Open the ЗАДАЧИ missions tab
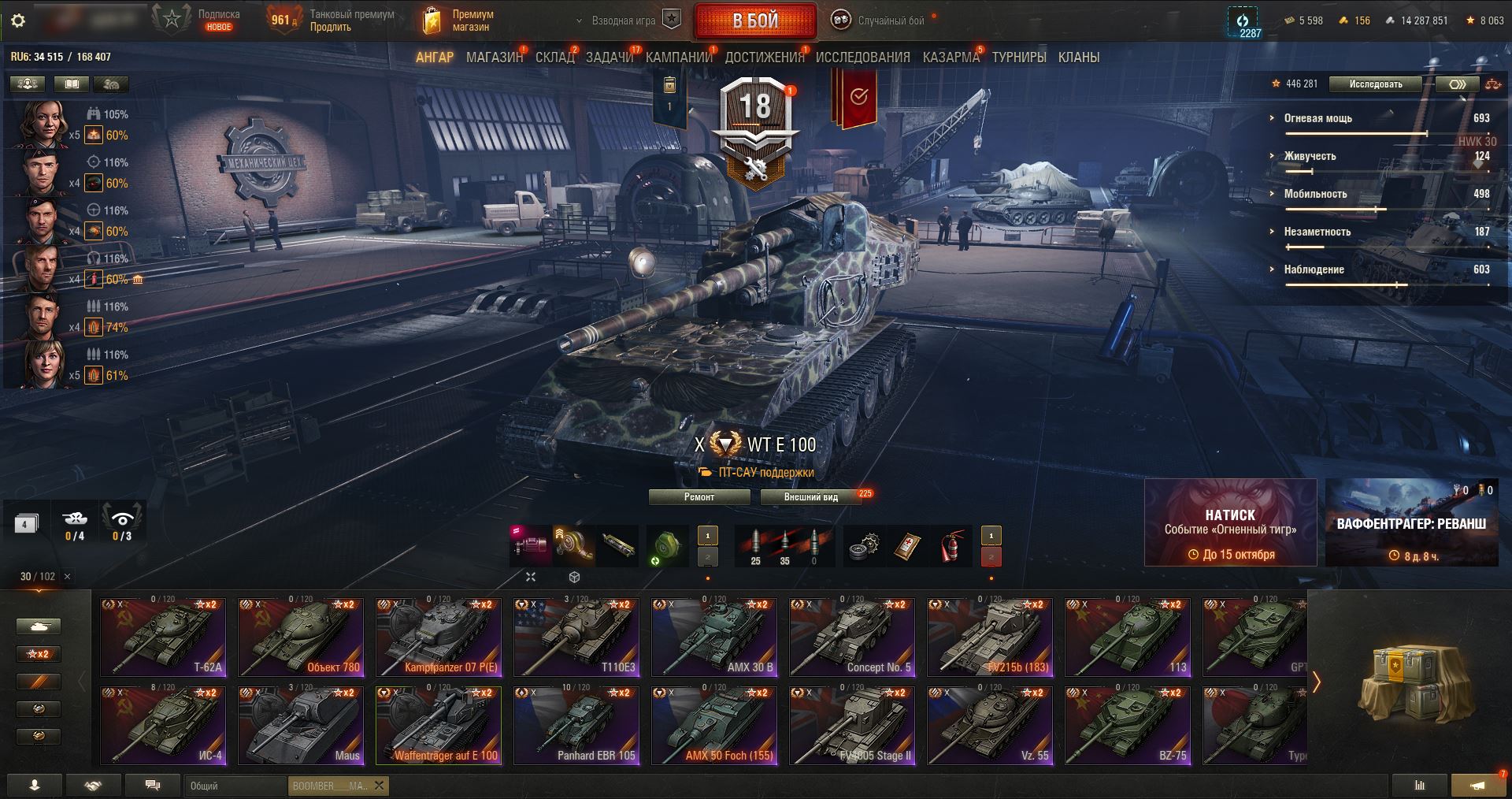This screenshot has width=1512, height=799. (x=610, y=58)
